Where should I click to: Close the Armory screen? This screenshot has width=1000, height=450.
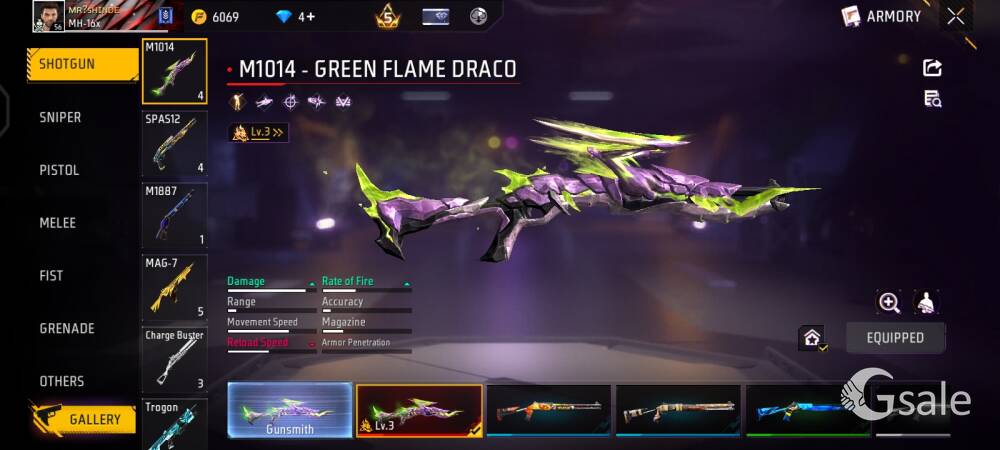point(956,16)
